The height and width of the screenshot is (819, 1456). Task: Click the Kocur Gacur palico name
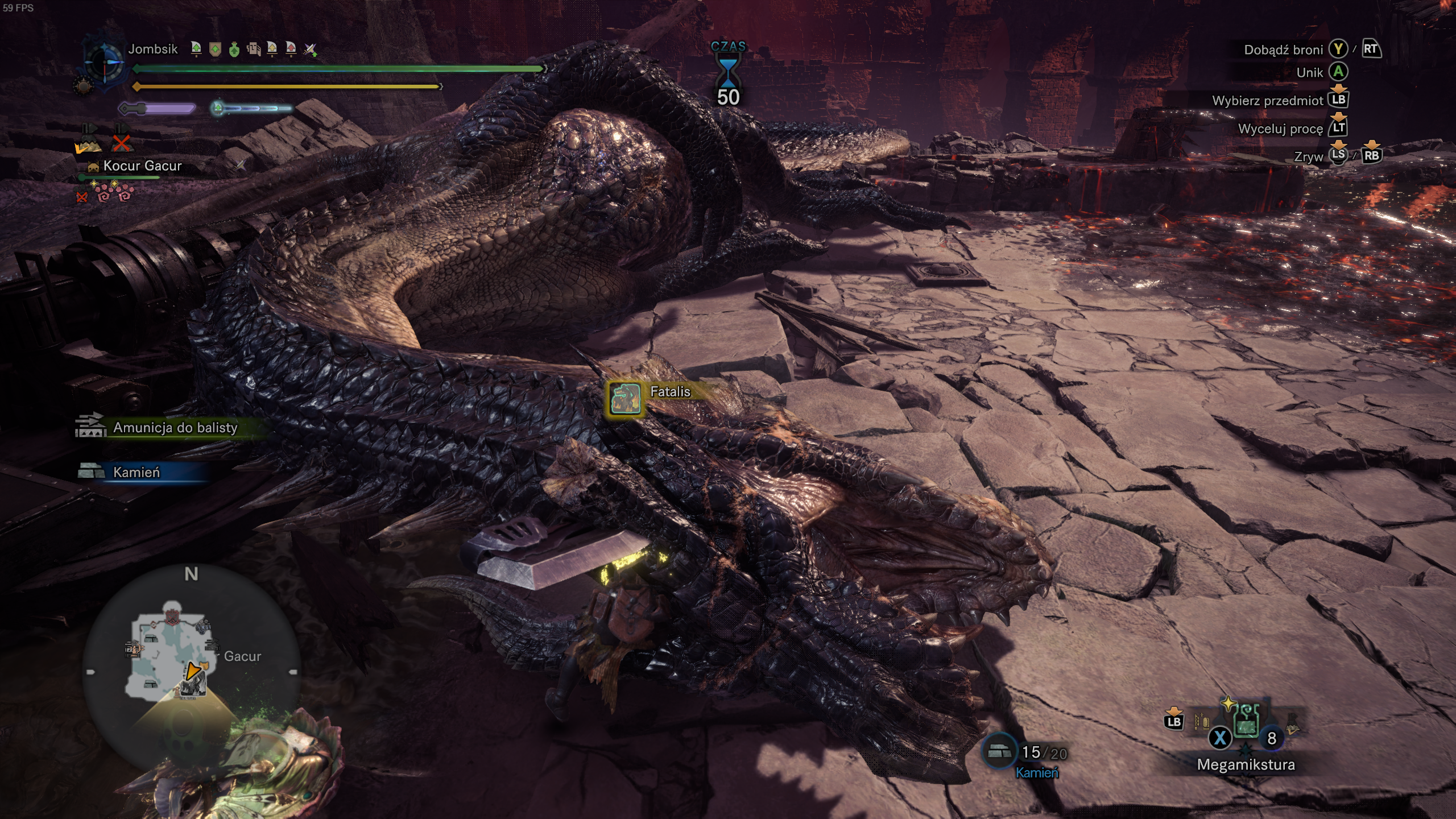142,166
